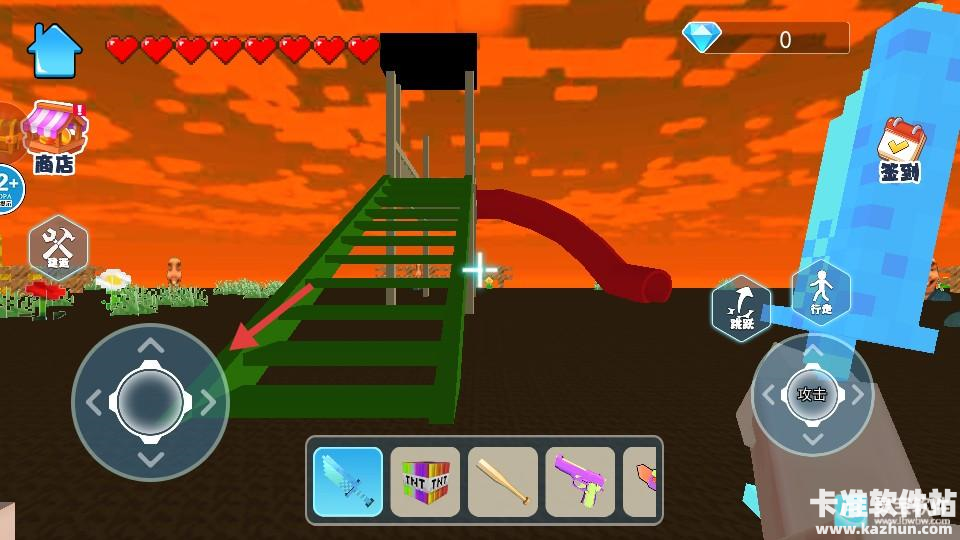The width and height of the screenshot is (960, 540).
Task: Click the movement joystick's up arrow
Action: (x=150, y=347)
